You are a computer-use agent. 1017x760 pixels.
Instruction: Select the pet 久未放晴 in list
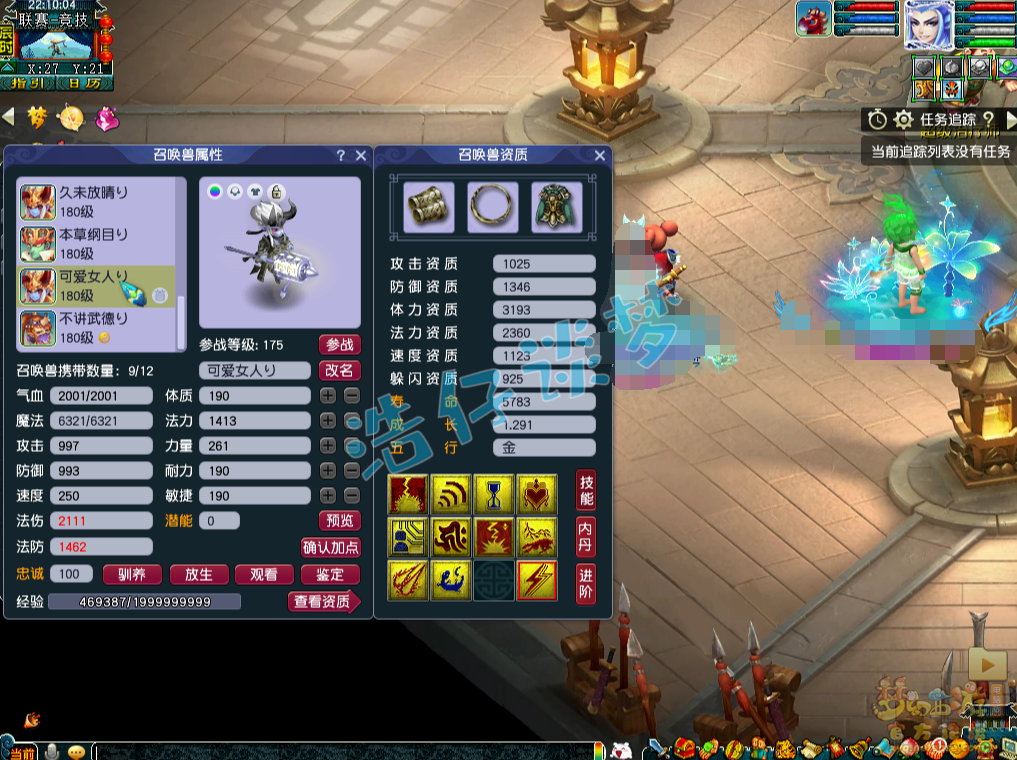click(x=96, y=201)
